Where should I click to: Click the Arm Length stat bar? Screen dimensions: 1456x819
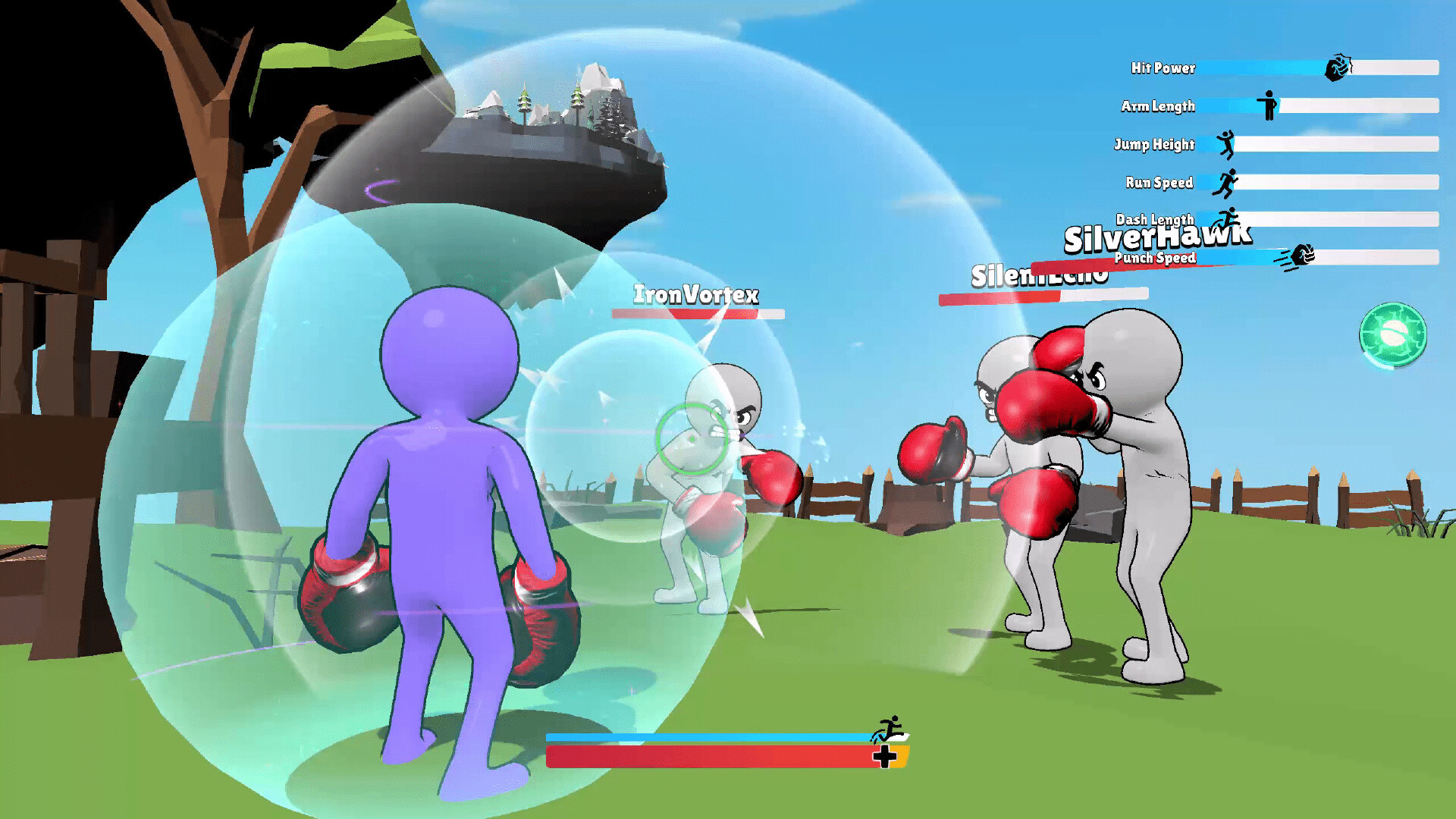(x=1357, y=106)
